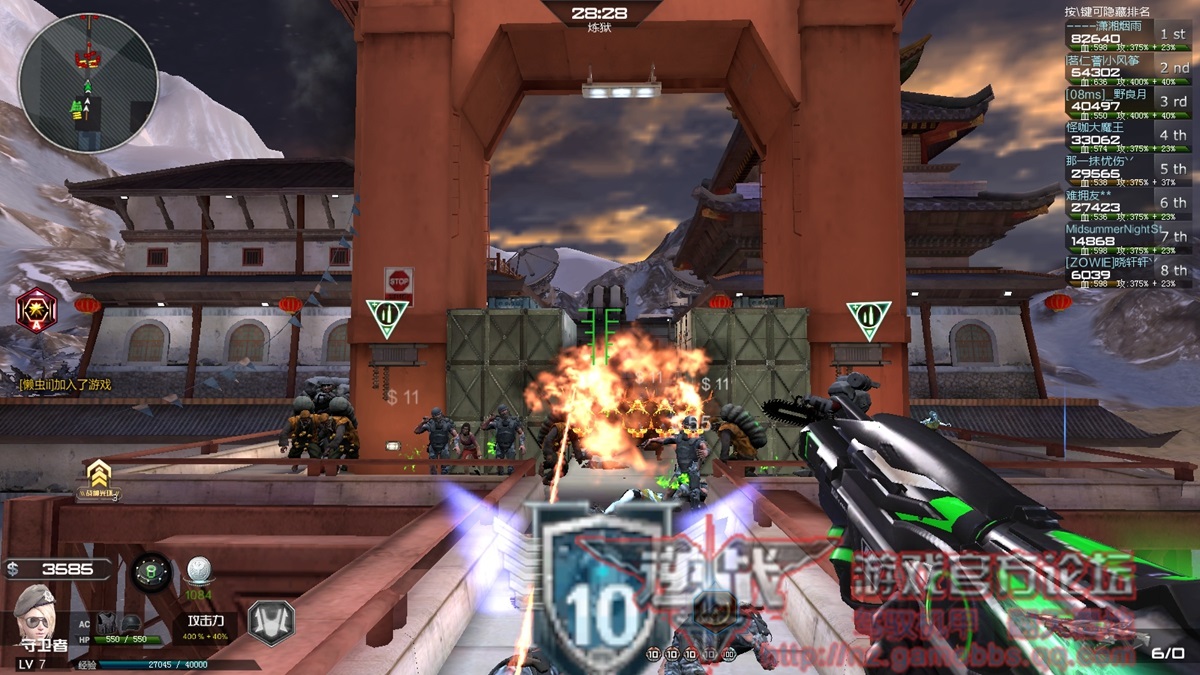Activate the octagonal attack boost skill icon
Viewport: 1200px width, 675px height.
click(270, 622)
